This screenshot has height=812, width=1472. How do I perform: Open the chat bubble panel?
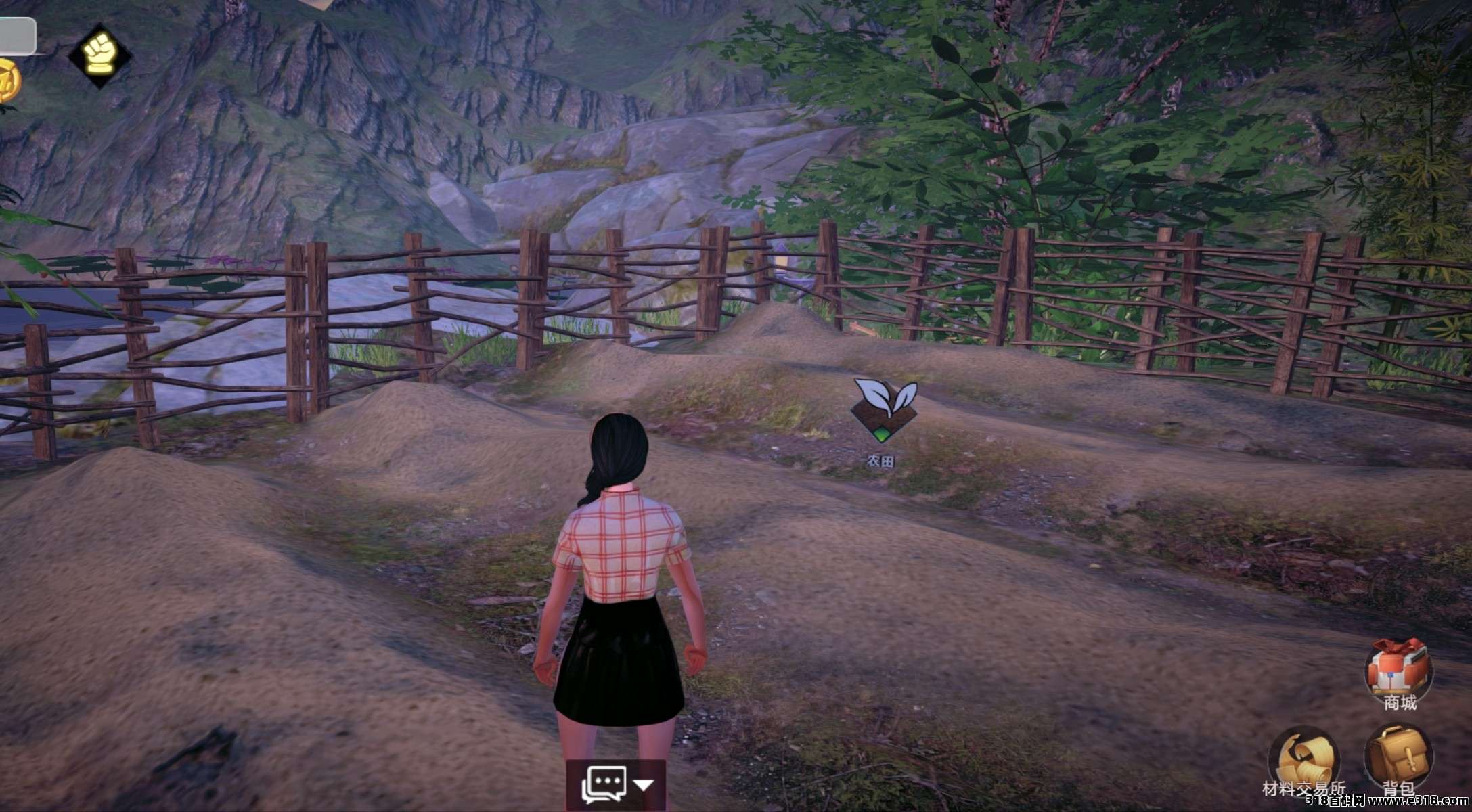click(x=604, y=785)
